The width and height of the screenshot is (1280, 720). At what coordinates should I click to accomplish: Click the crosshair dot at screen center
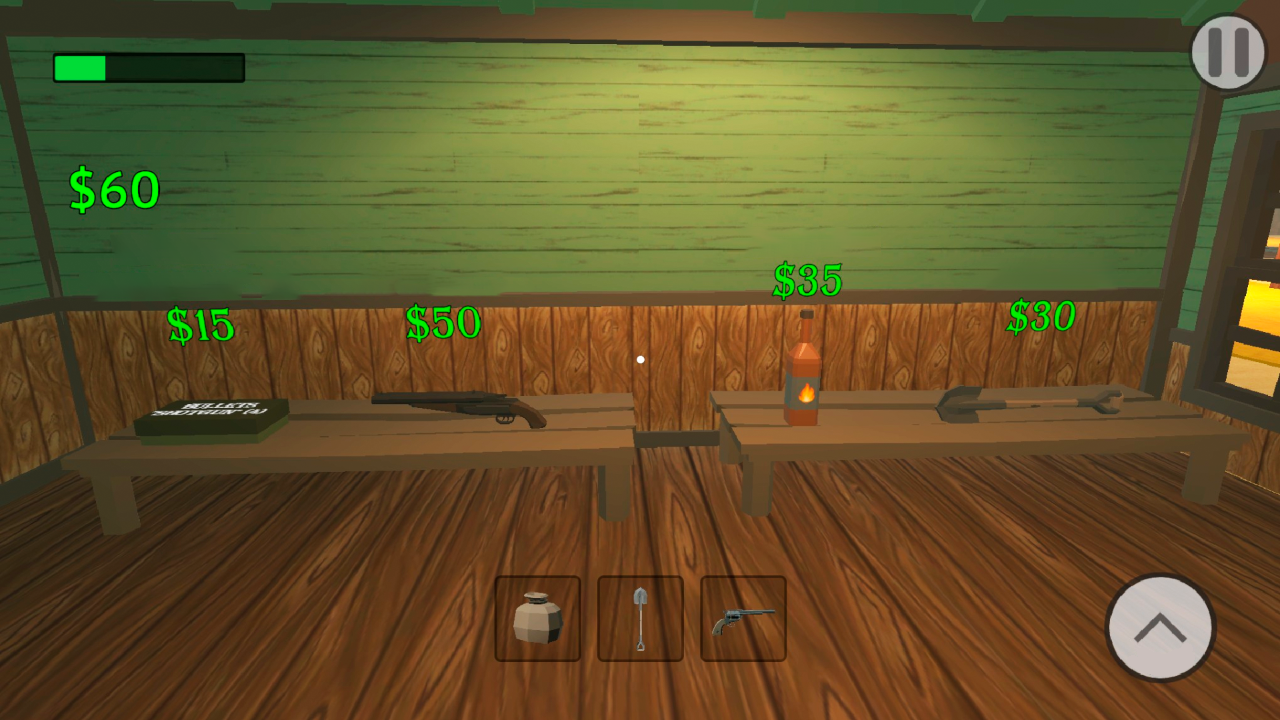[641, 359]
